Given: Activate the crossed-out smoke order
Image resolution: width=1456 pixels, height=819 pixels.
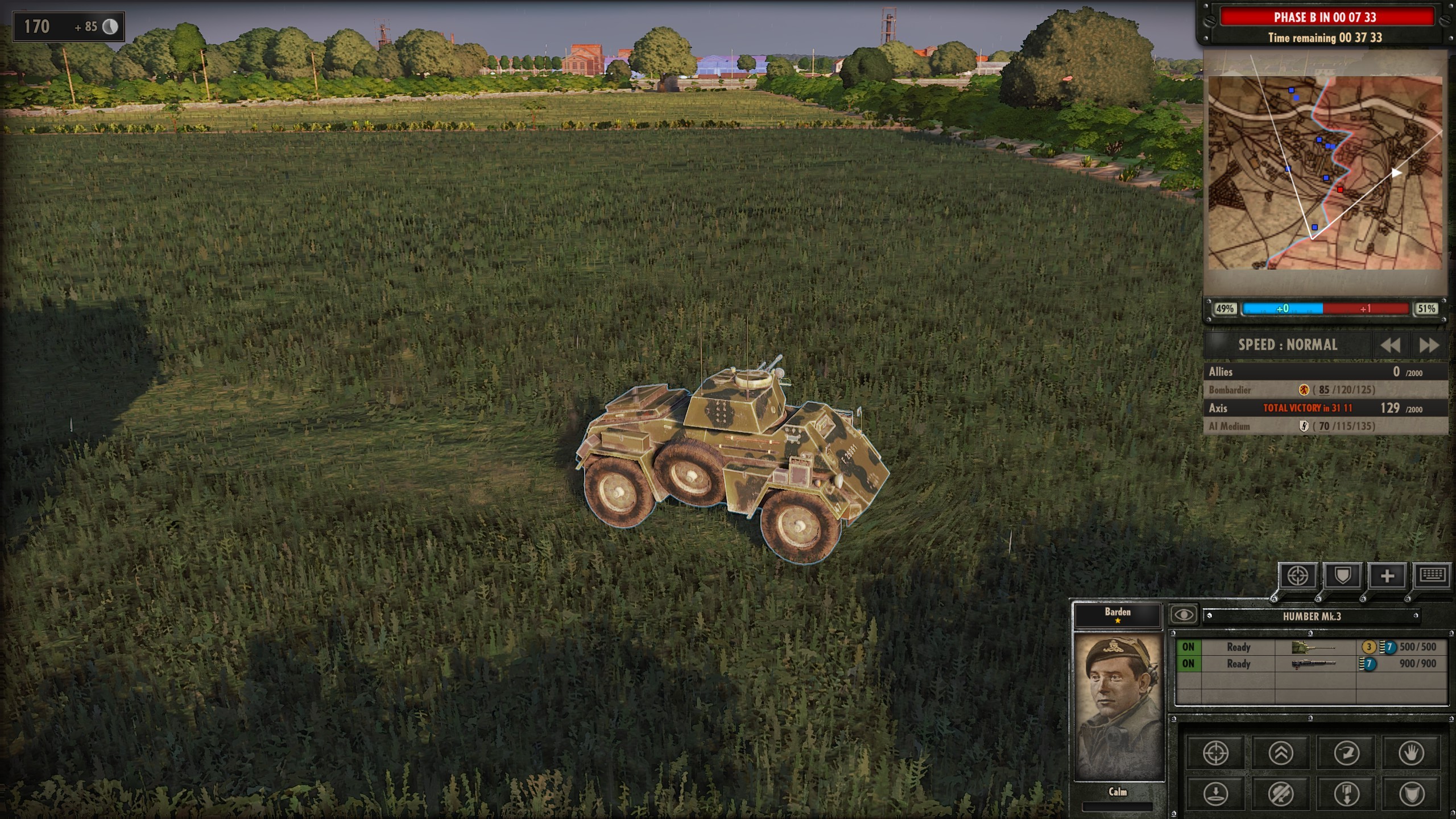Looking at the screenshot, I should point(1281,793).
